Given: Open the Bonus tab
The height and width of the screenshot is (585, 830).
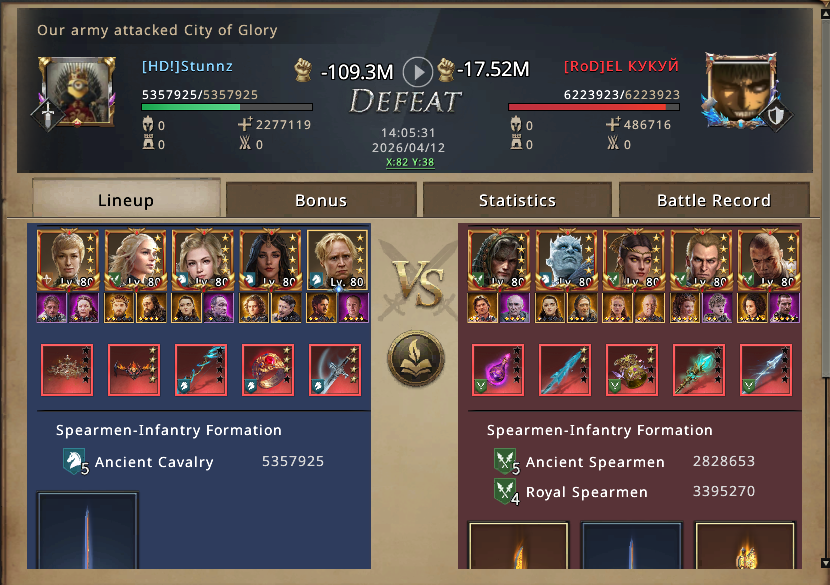Looking at the screenshot, I should (321, 200).
